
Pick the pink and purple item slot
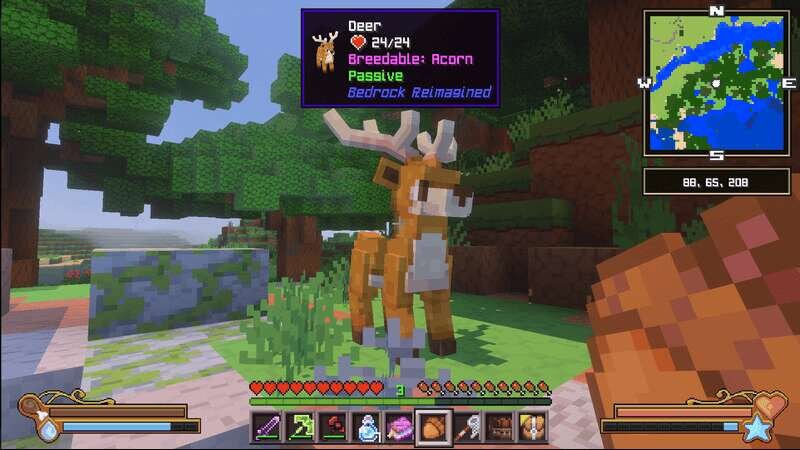click(400, 425)
